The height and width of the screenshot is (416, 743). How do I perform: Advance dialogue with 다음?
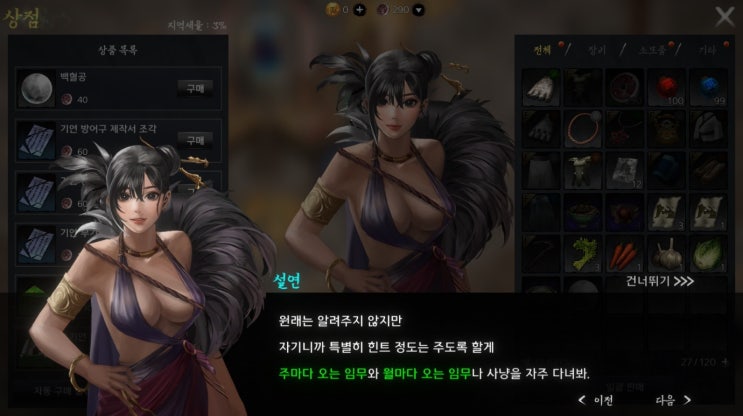[x=673, y=399]
